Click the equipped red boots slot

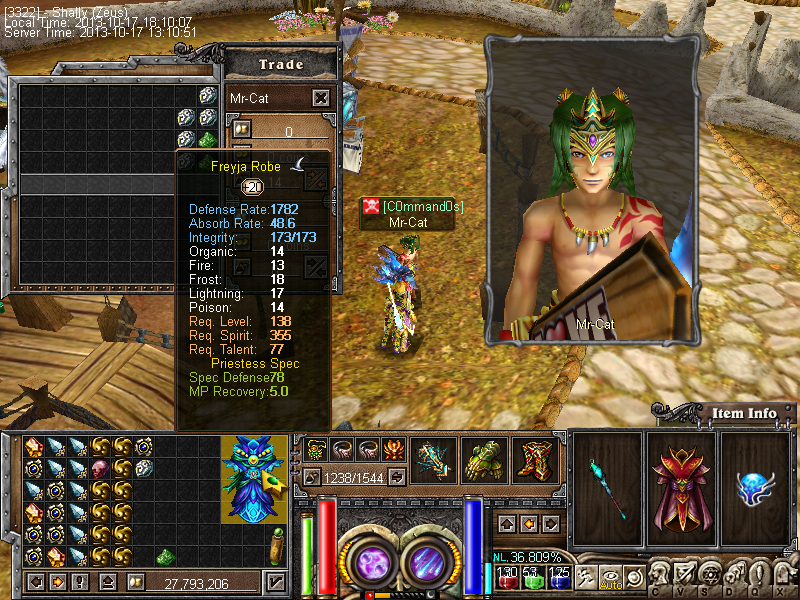pos(535,461)
